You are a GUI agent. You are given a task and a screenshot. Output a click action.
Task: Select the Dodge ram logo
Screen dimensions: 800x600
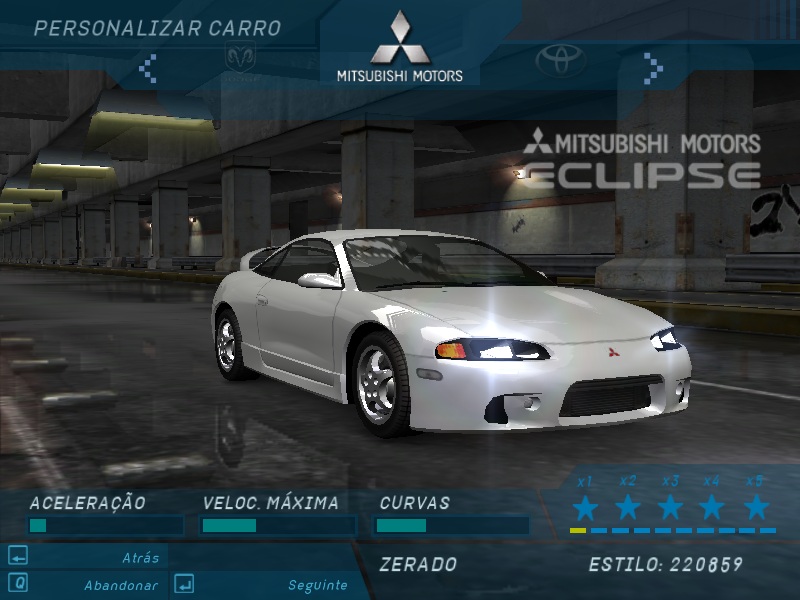pos(240,58)
